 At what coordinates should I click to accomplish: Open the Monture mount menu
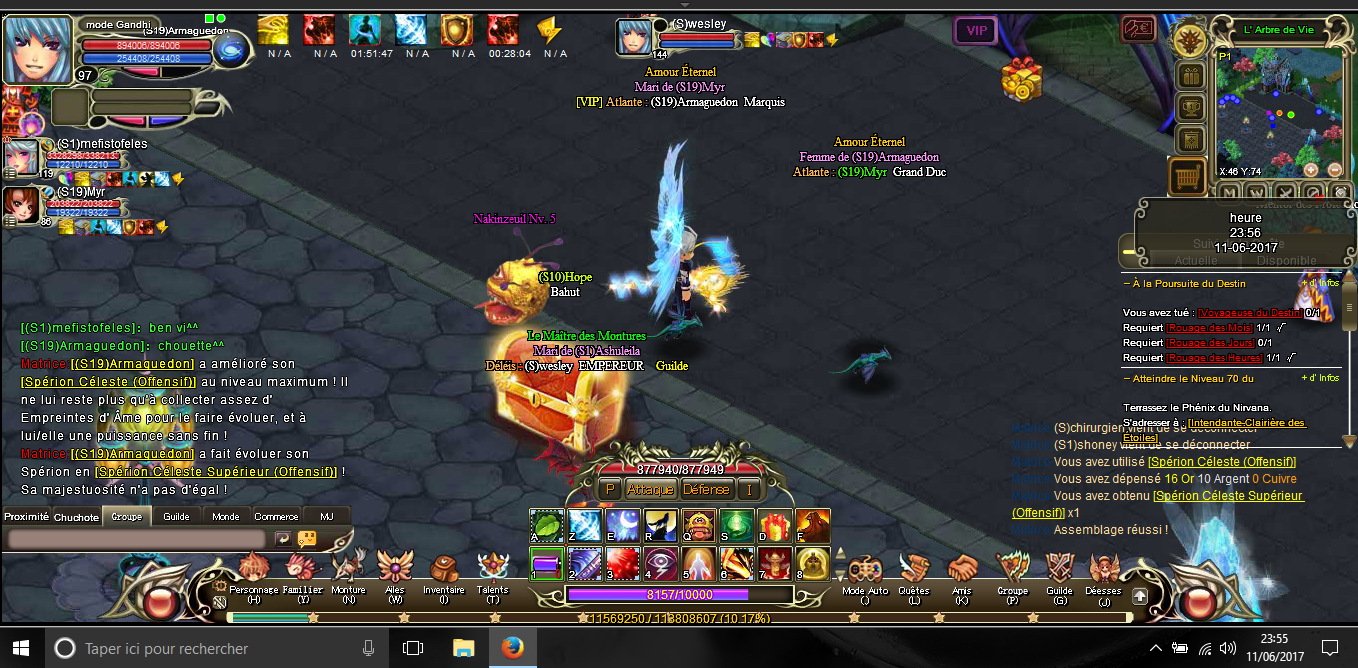(x=349, y=571)
